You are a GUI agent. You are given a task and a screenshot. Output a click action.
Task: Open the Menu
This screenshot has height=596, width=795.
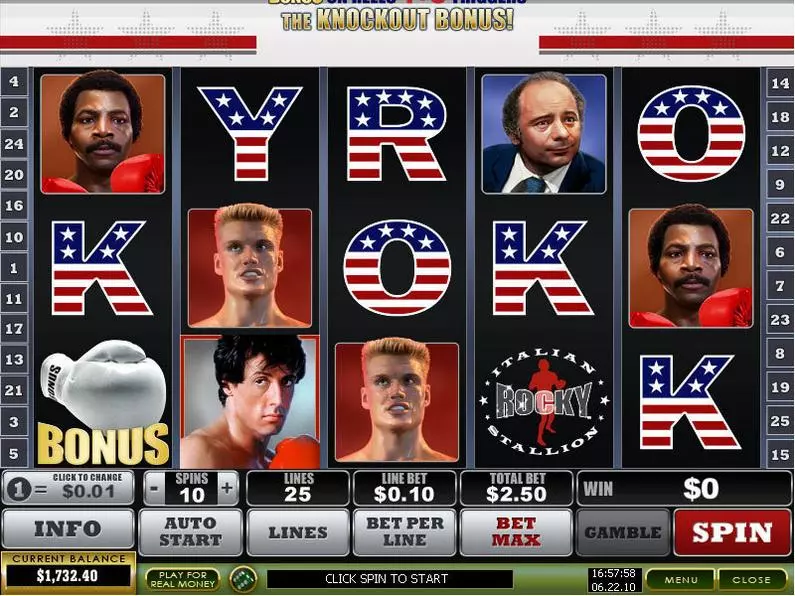[x=680, y=579]
